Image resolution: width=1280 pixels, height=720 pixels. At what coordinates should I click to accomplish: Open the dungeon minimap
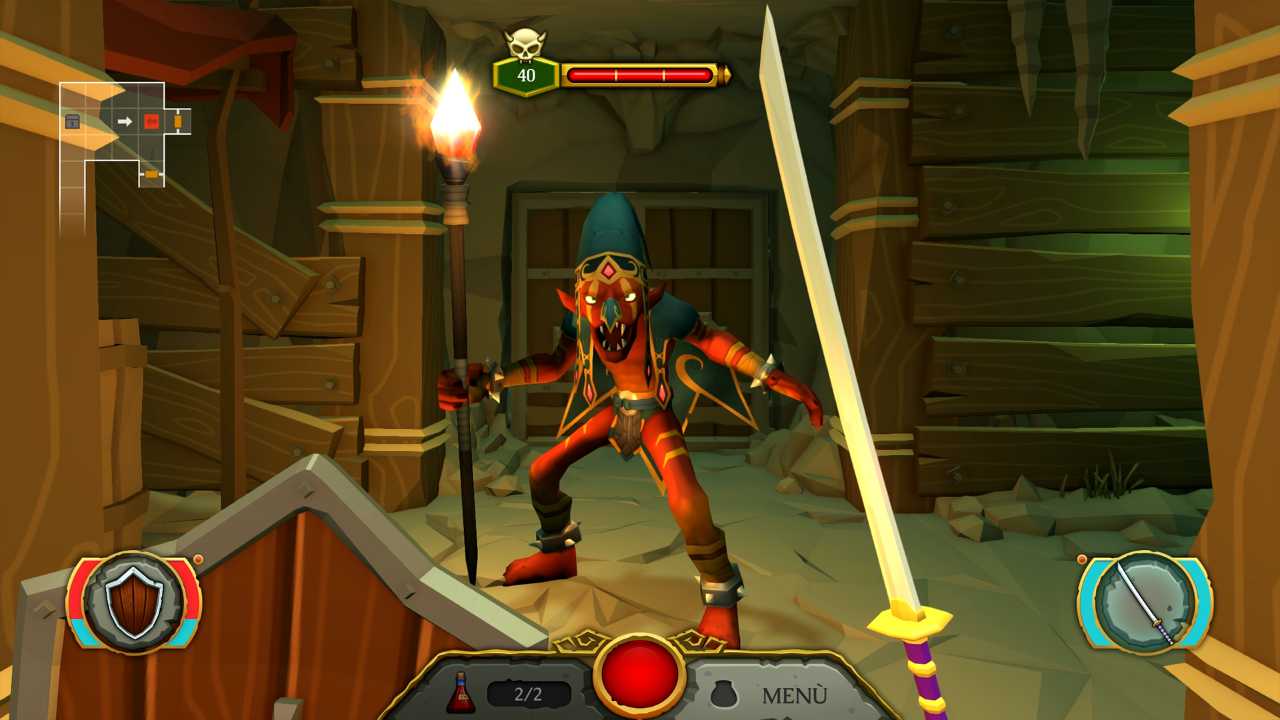click(125, 136)
